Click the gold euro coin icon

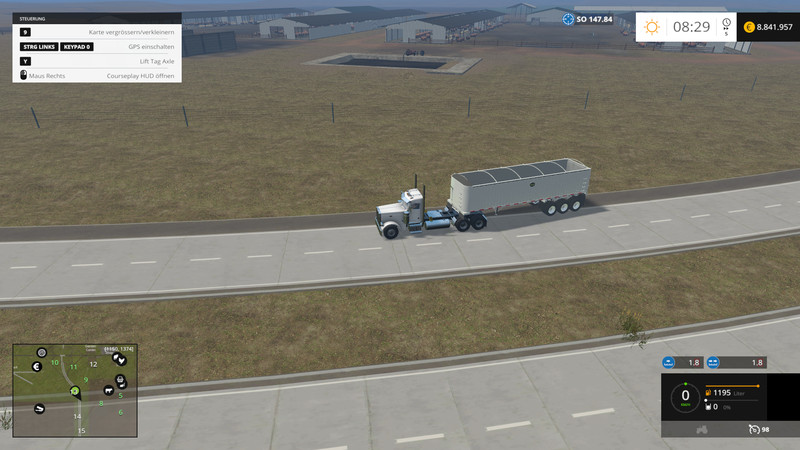(749, 27)
